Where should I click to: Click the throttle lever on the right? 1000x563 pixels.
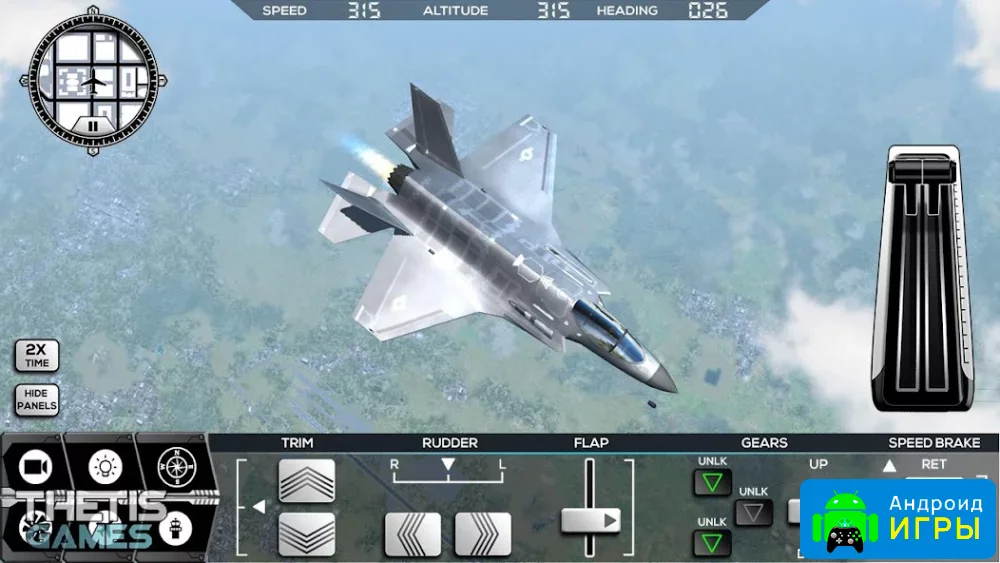pos(923,280)
